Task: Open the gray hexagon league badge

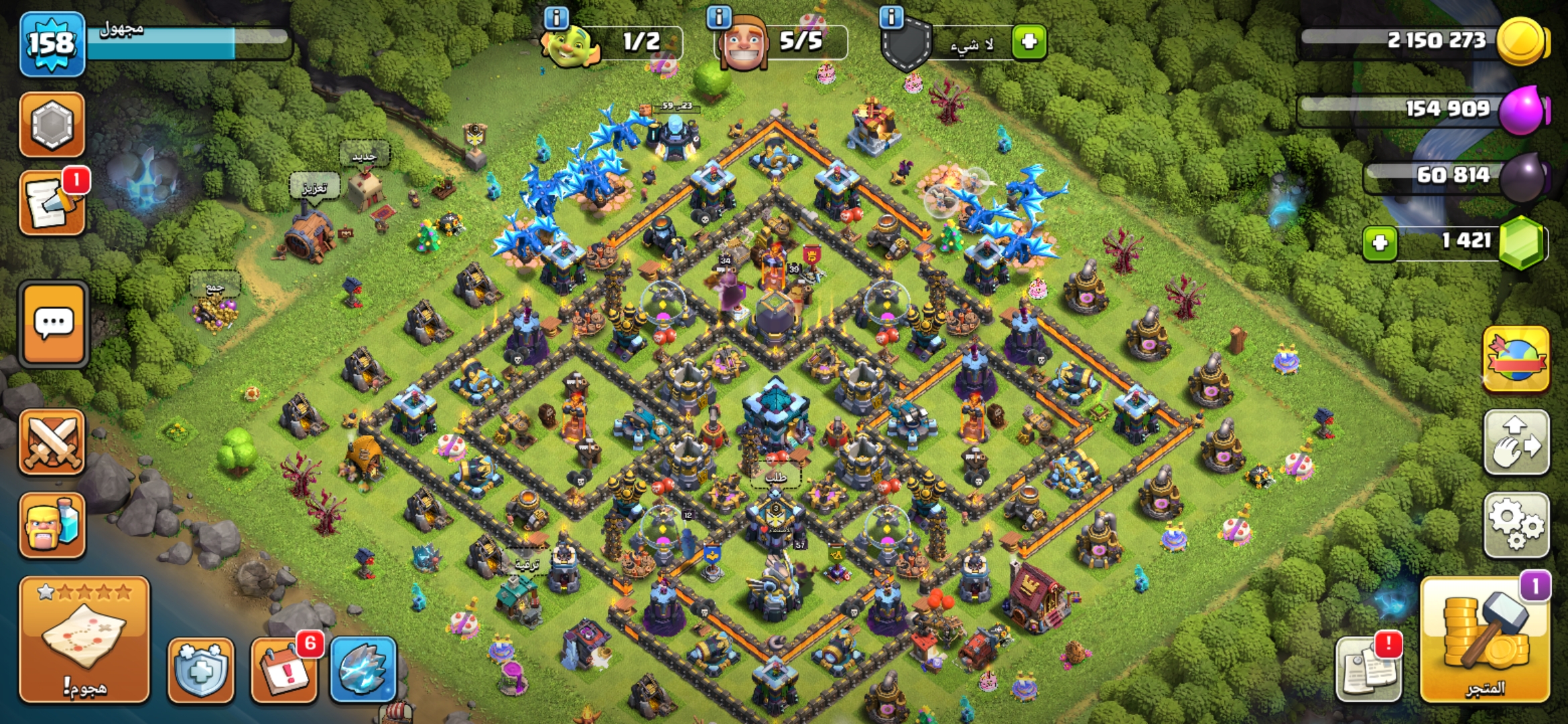Action: [52, 125]
